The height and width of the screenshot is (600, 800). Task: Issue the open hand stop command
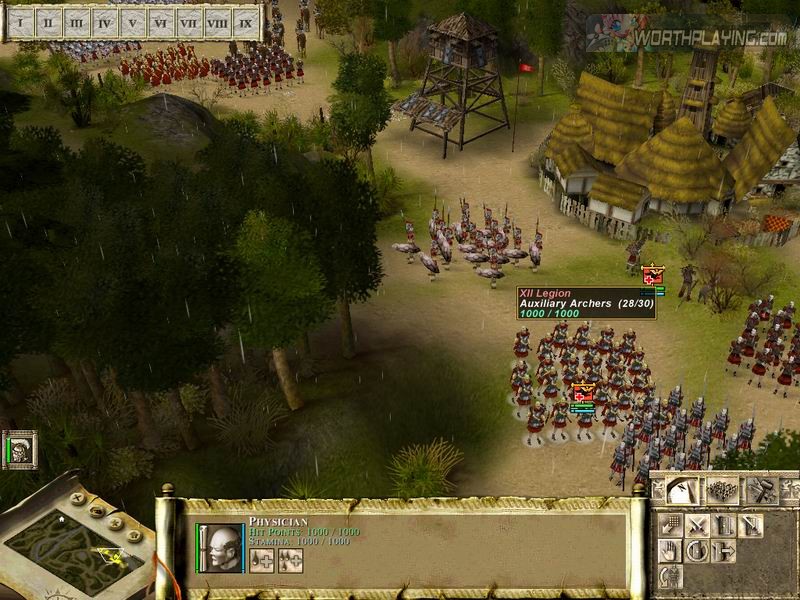(671, 551)
